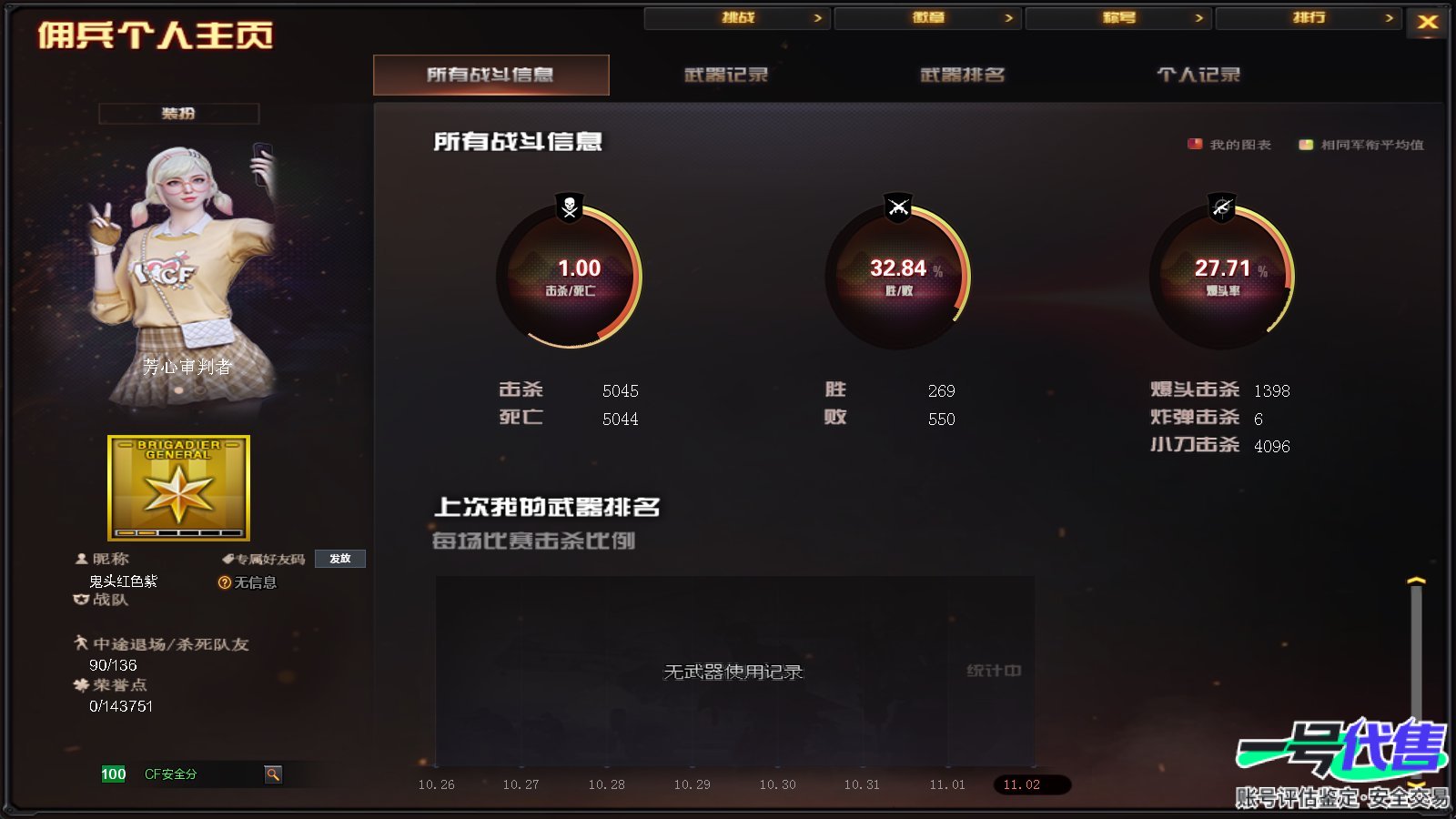Viewport: 1456px width, 819px height.
Task: Expand the 挑战 challenge menu arrow
Action: pyautogui.click(x=817, y=17)
